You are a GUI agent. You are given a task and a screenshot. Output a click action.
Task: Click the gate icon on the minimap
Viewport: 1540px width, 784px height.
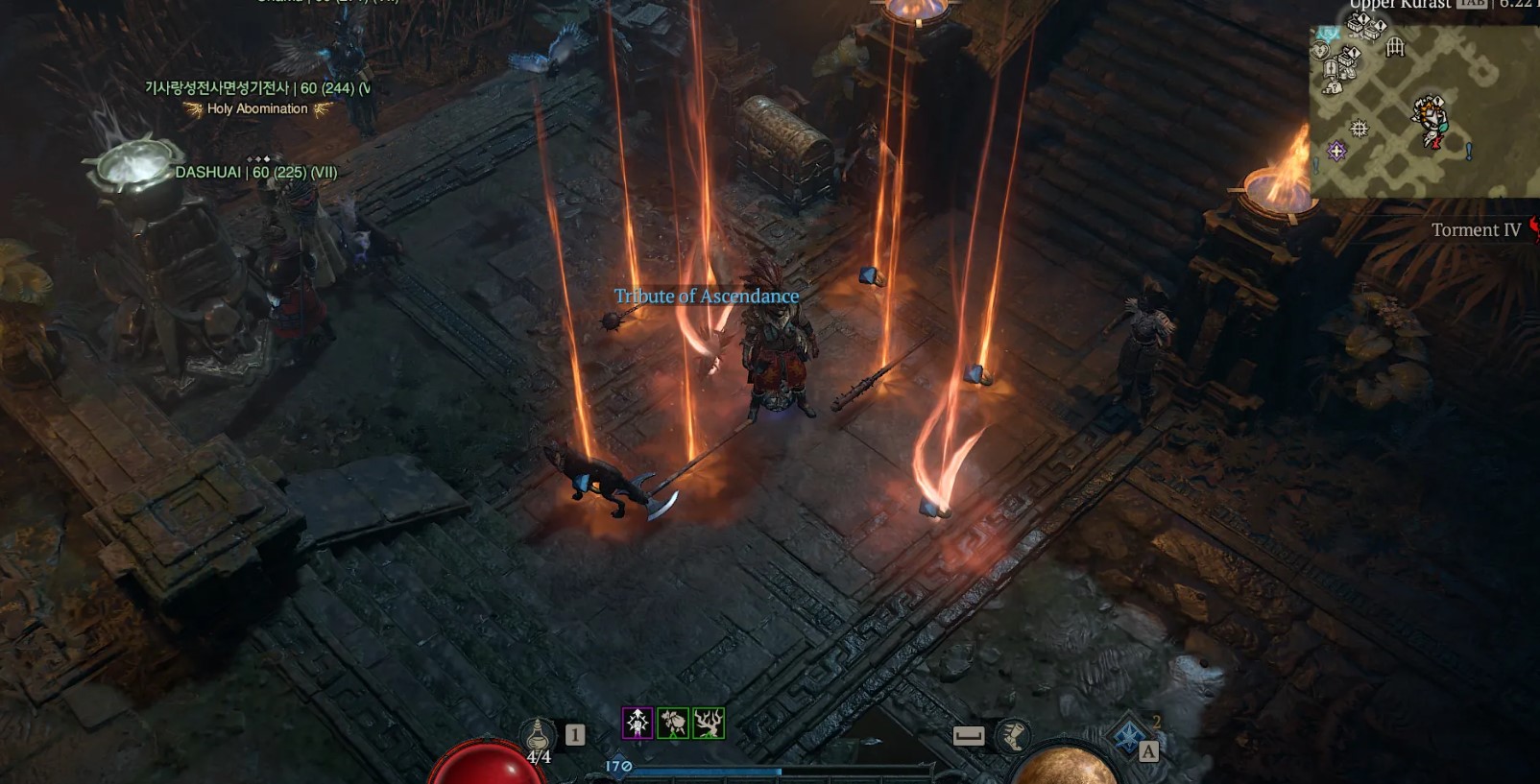[1395, 46]
